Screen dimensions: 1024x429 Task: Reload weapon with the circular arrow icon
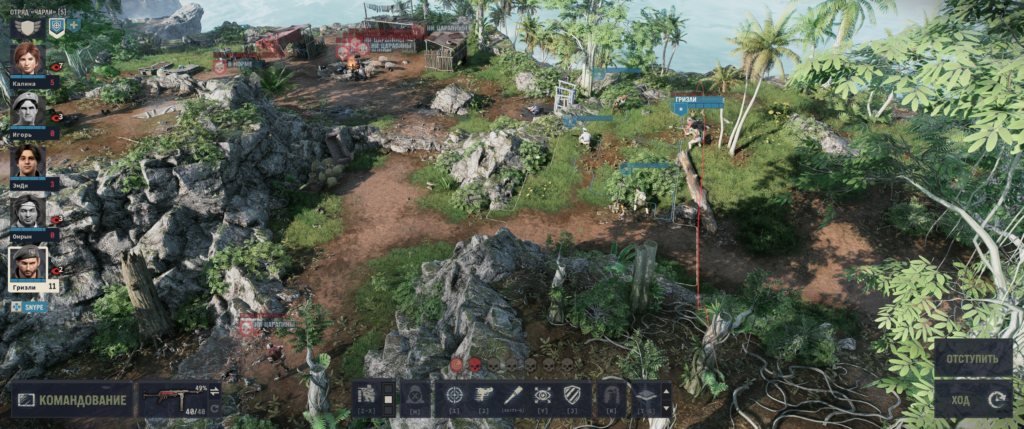pyautogui.click(x=214, y=407)
